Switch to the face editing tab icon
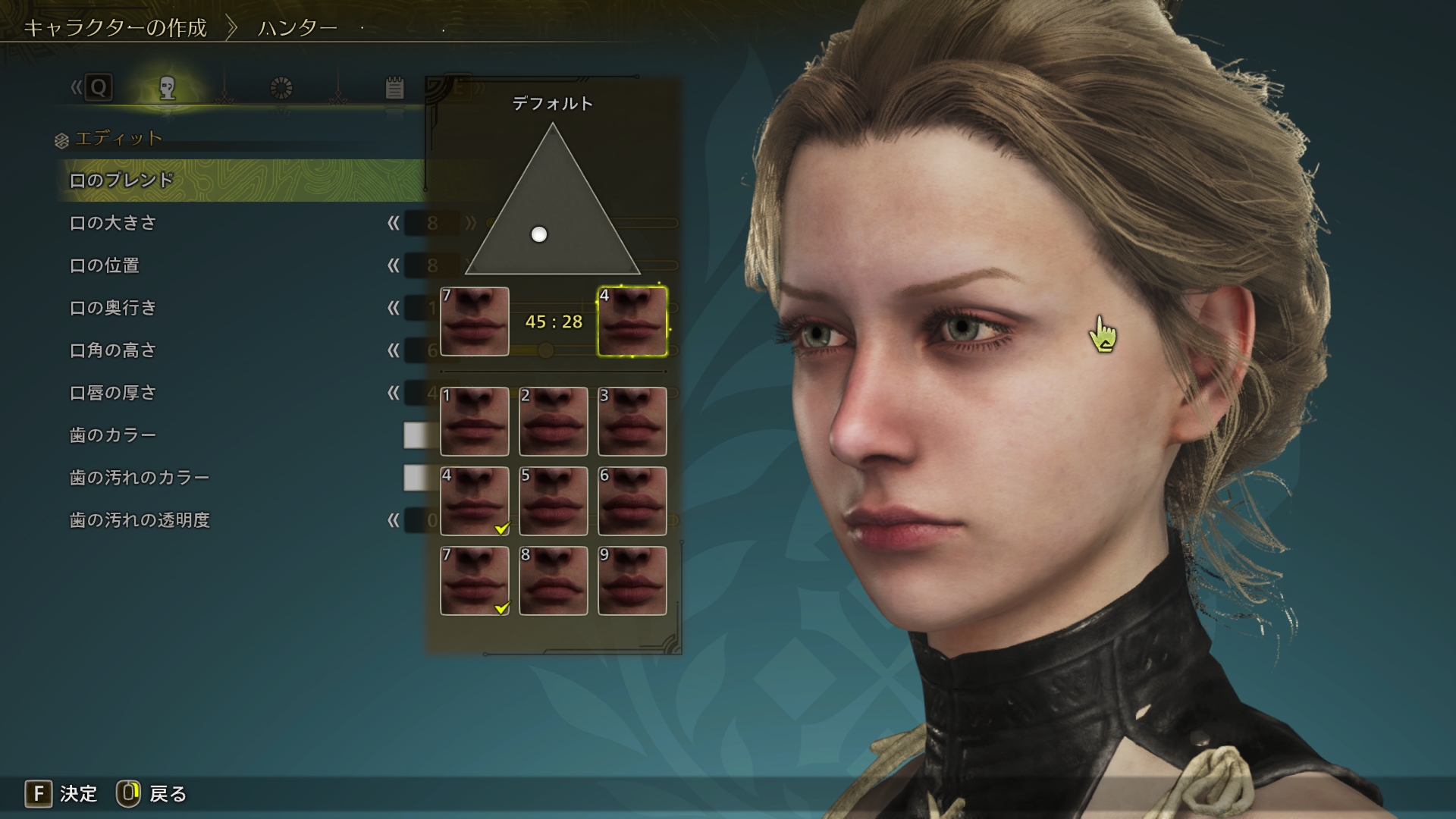The width and height of the screenshot is (1456, 819). 168,89
